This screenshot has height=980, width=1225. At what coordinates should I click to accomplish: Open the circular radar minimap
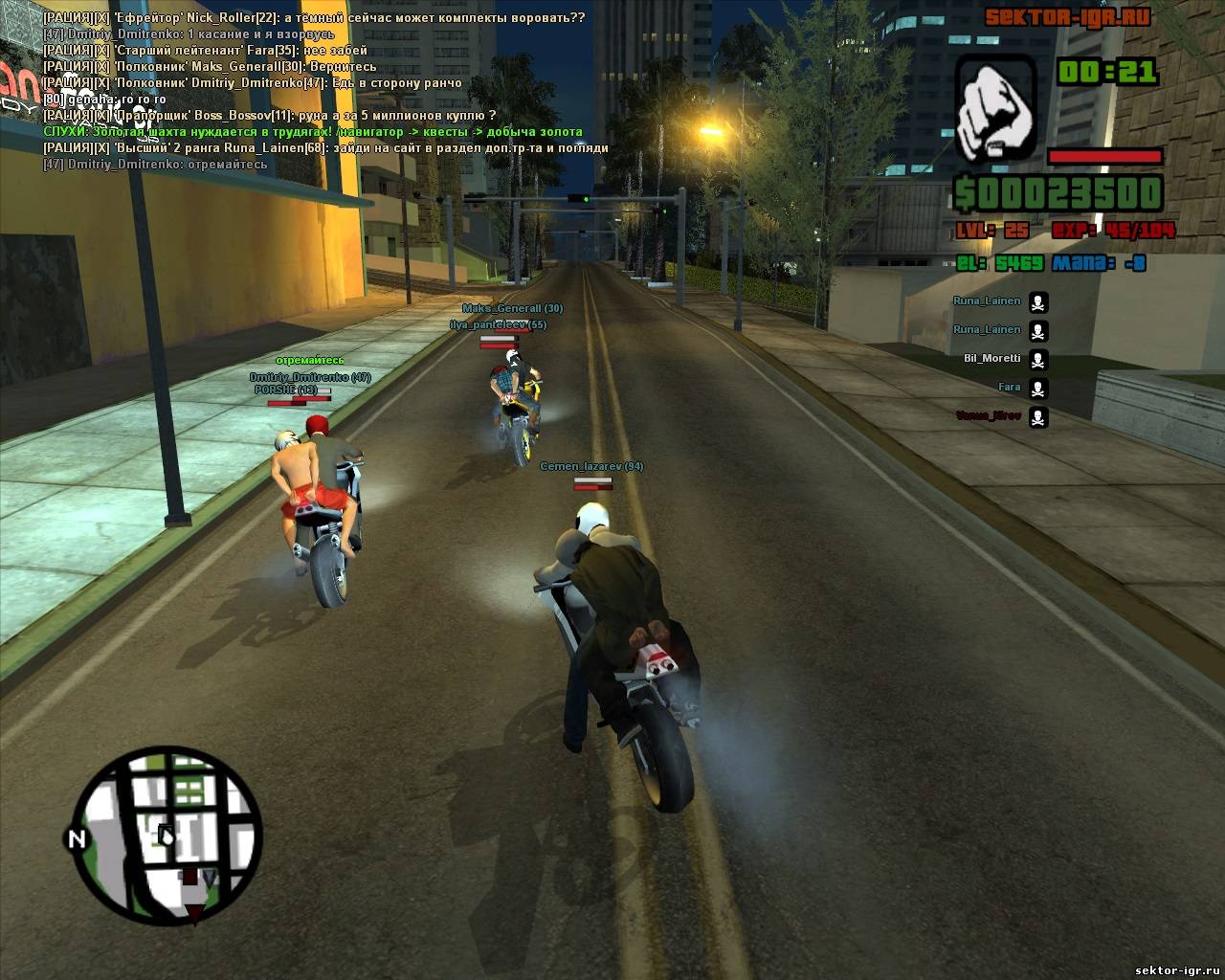[168, 838]
